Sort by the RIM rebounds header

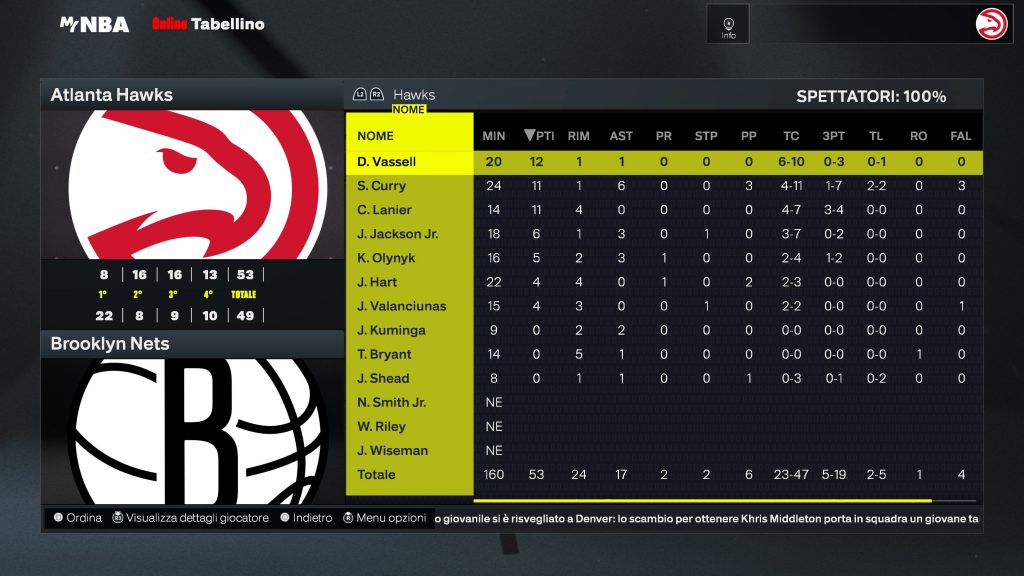[578, 136]
